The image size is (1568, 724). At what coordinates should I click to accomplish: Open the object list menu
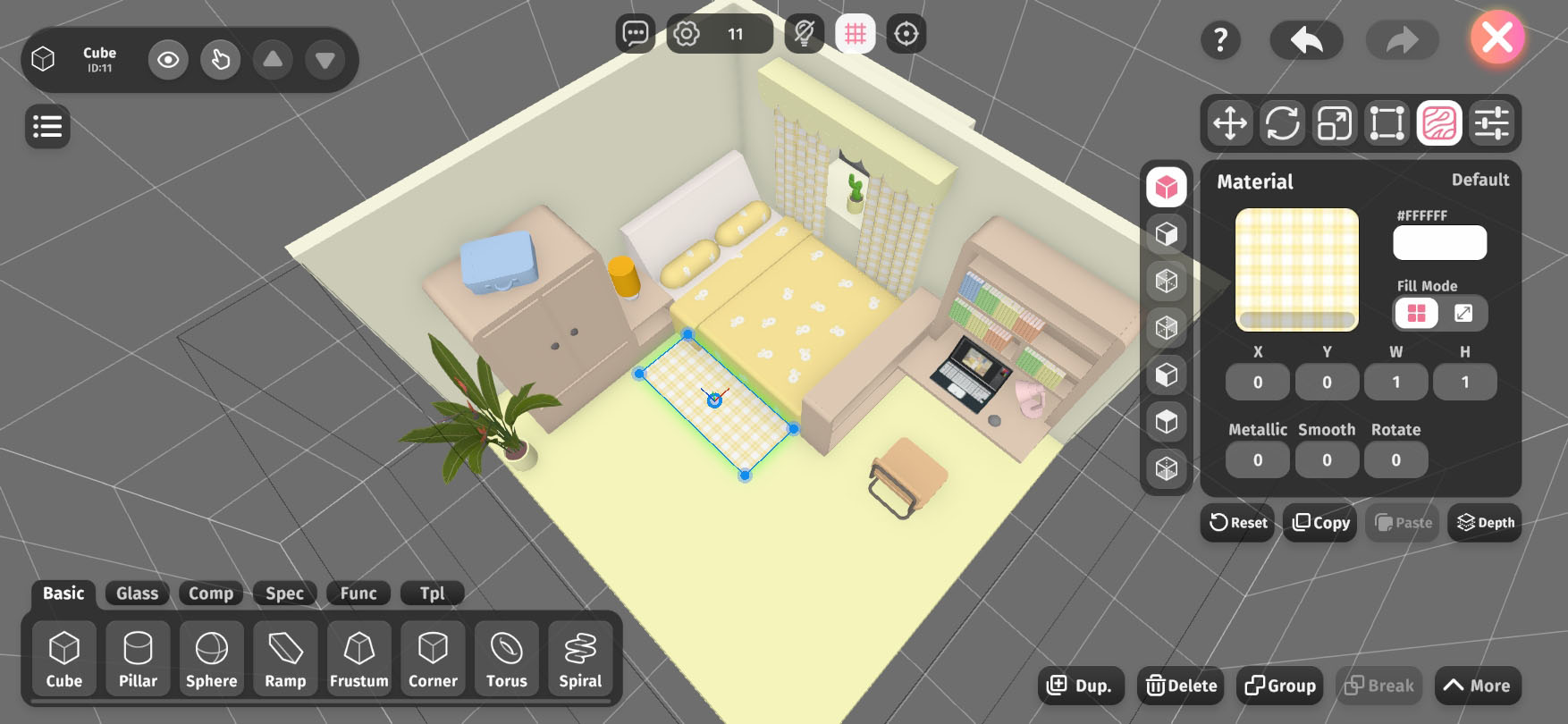tap(47, 126)
